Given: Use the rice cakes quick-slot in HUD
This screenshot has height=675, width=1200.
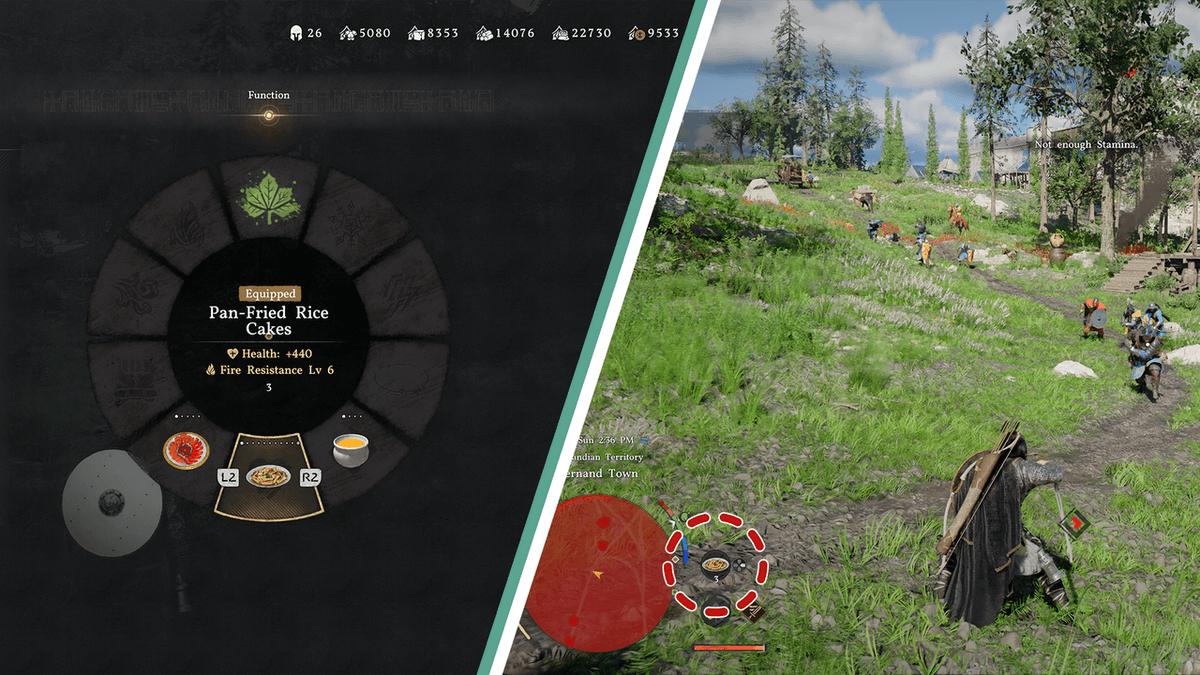Looking at the screenshot, I should (x=715, y=565).
